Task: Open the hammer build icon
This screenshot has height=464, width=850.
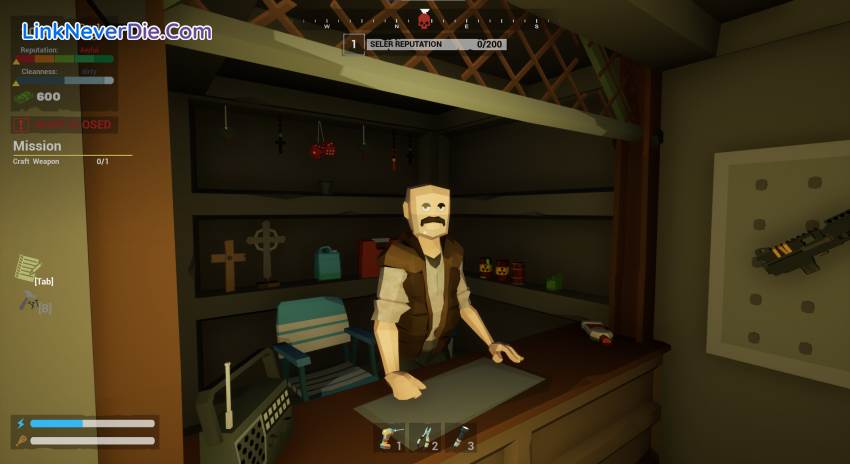Action: [x=27, y=299]
